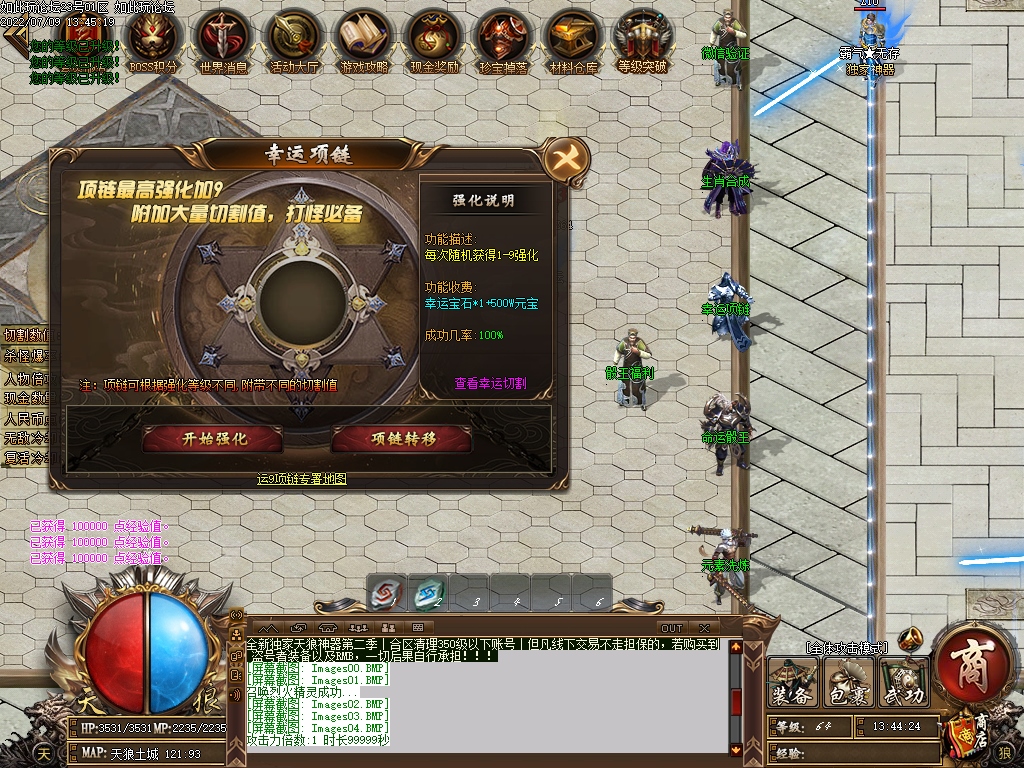Viewport: 1024px width, 768px height.
Task: Use the red swirl skill in the hotbar
Action: pyautogui.click(x=386, y=594)
